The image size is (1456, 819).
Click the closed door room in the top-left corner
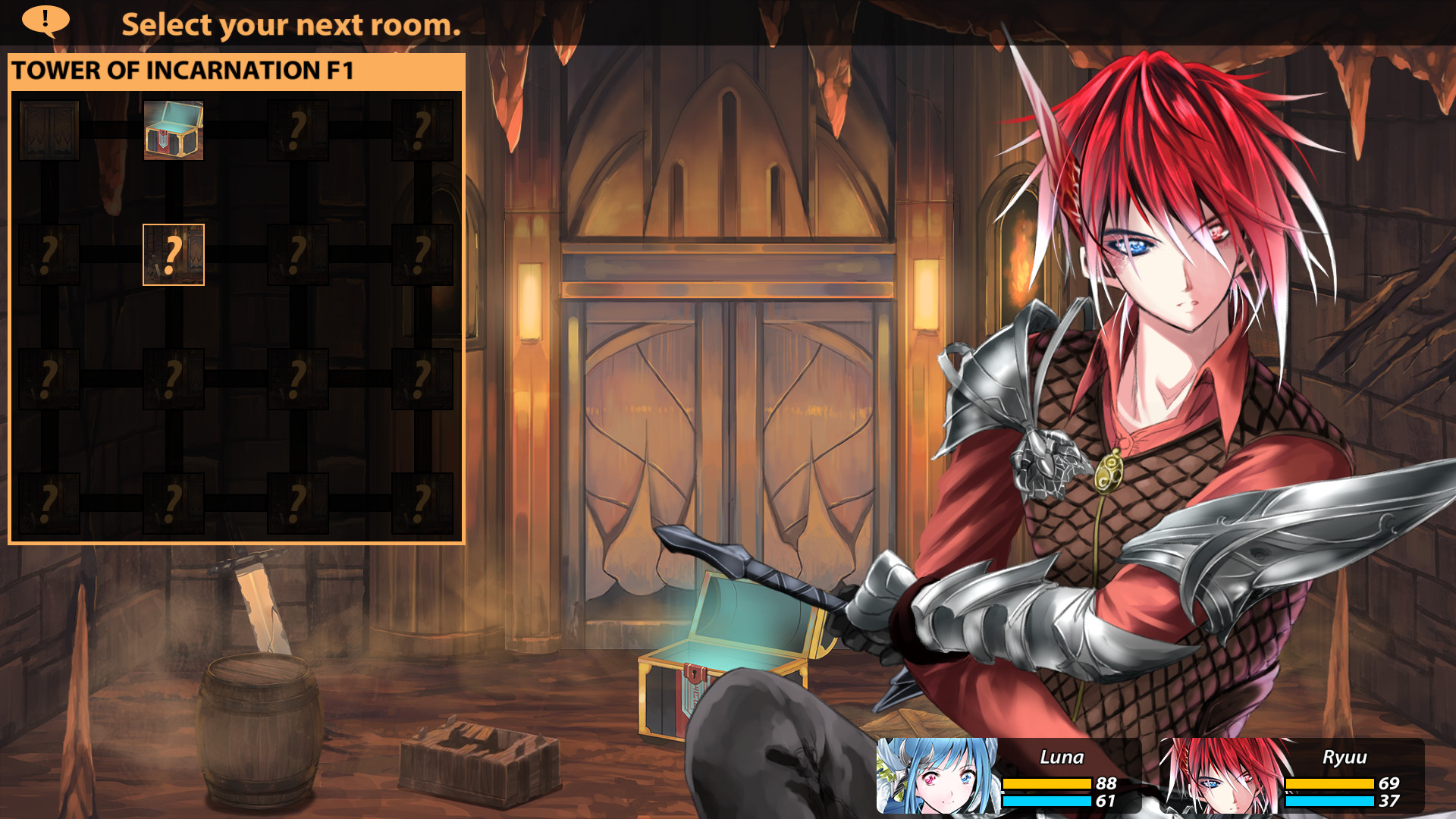[x=49, y=130]
